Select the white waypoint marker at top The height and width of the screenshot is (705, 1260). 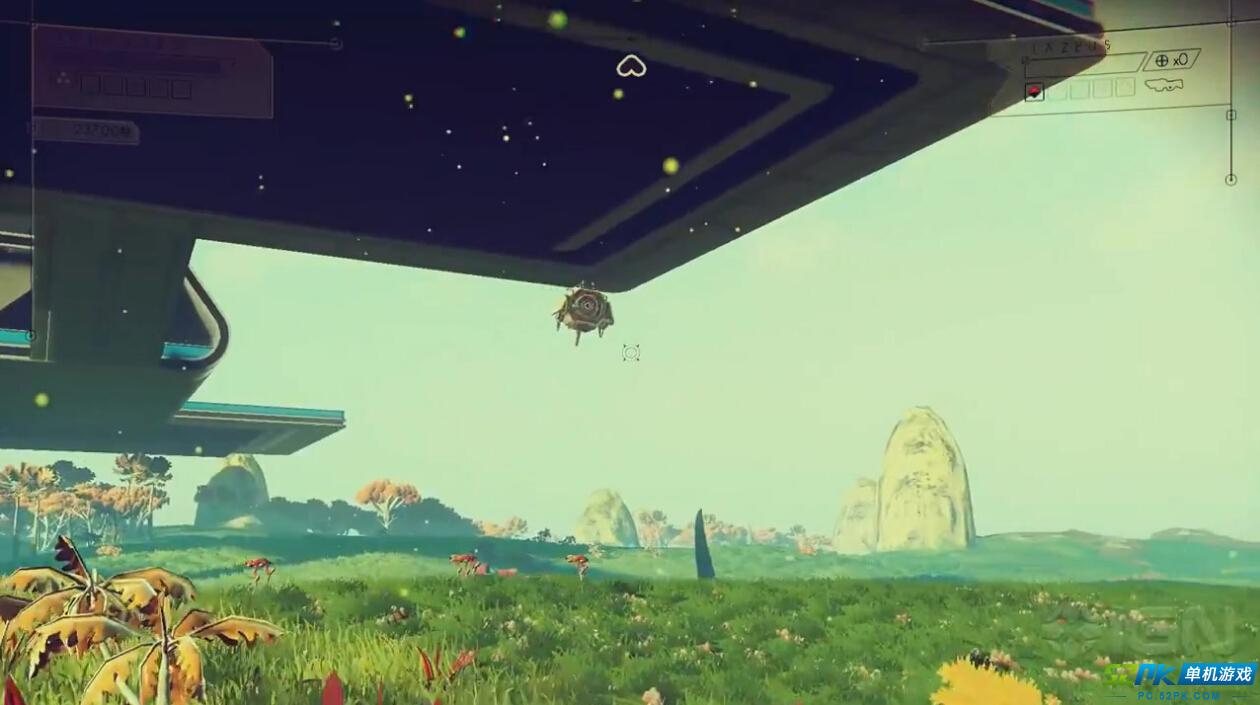point(631,66)
